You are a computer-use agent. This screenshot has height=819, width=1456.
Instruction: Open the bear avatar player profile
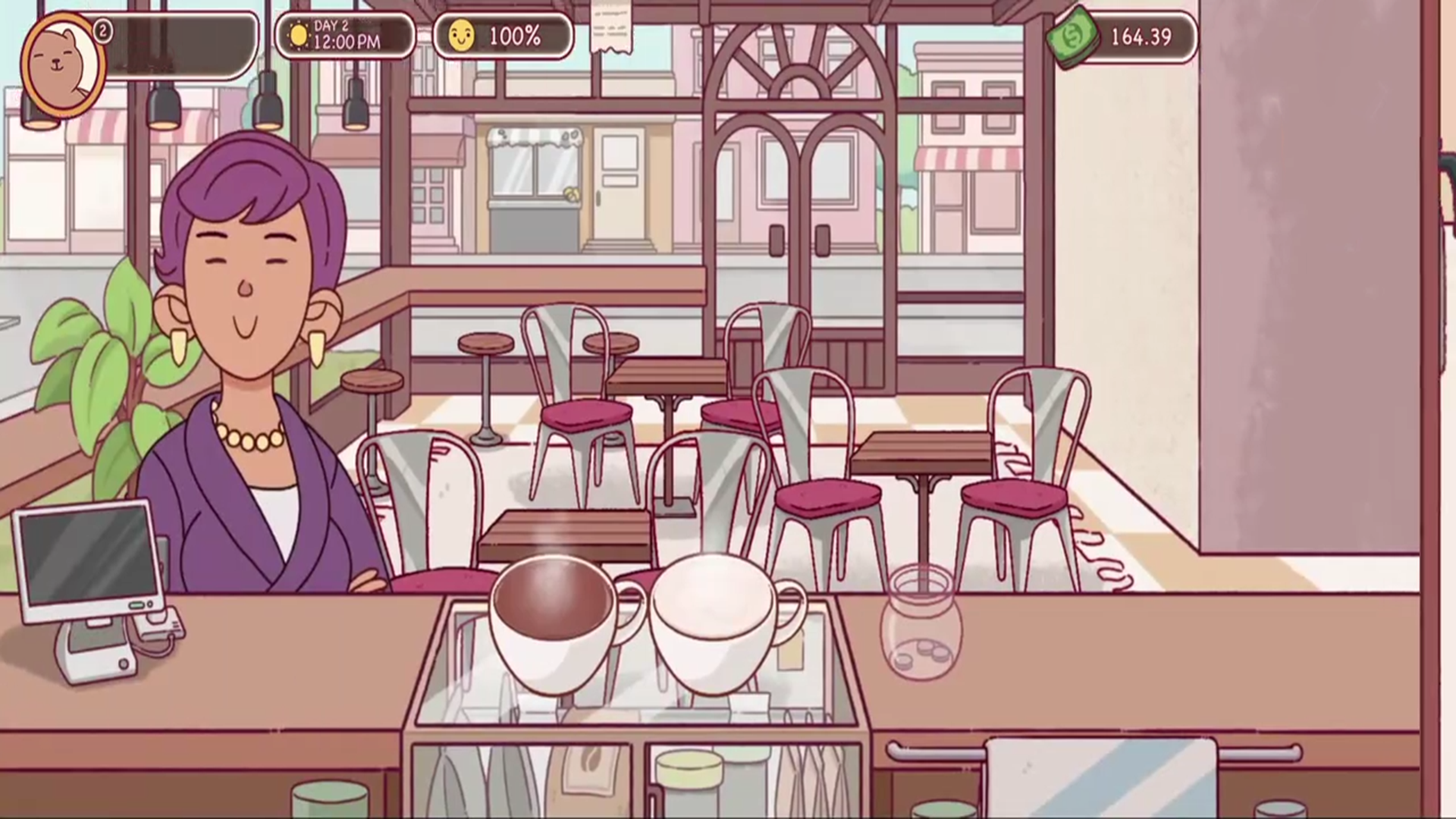coord(62,64)
